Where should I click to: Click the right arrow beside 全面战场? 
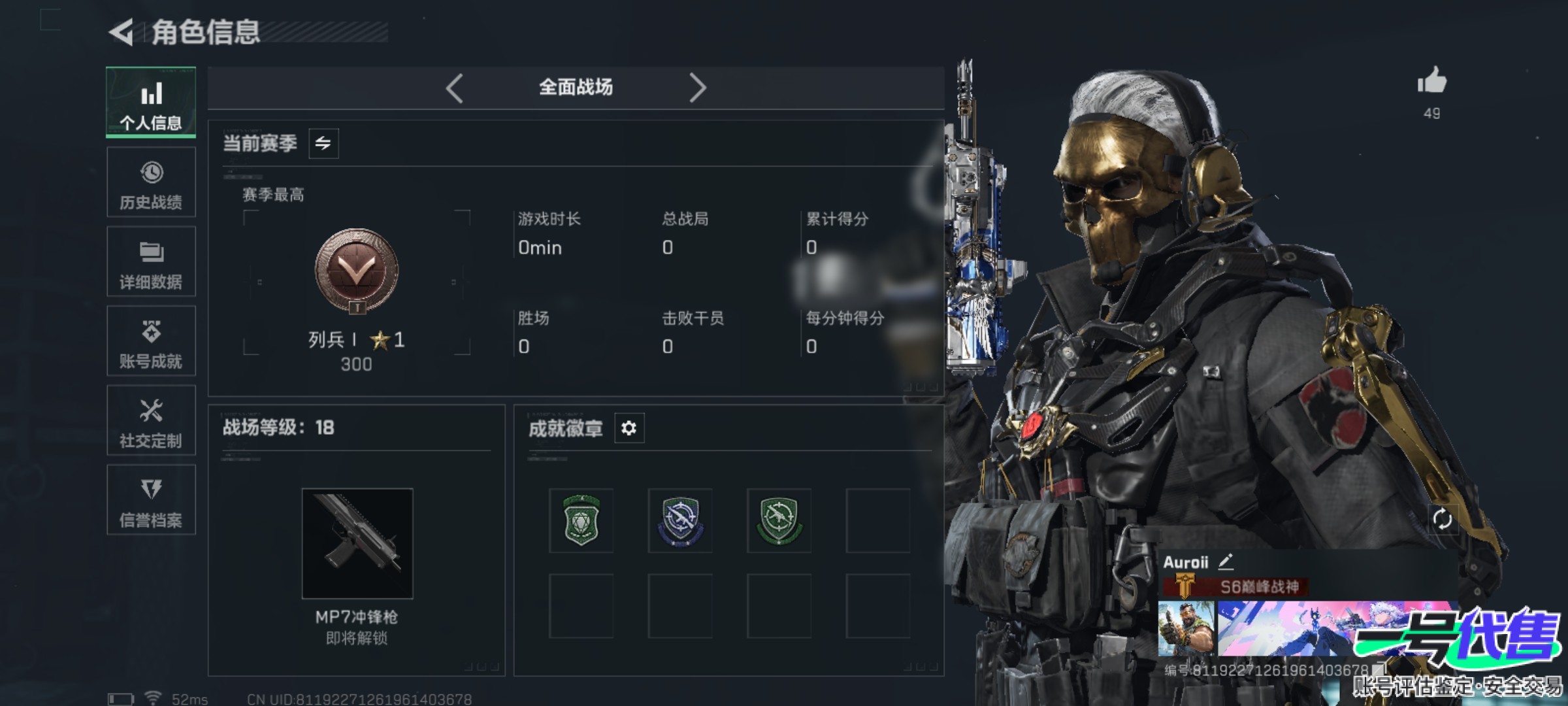(x=697, y=88)
